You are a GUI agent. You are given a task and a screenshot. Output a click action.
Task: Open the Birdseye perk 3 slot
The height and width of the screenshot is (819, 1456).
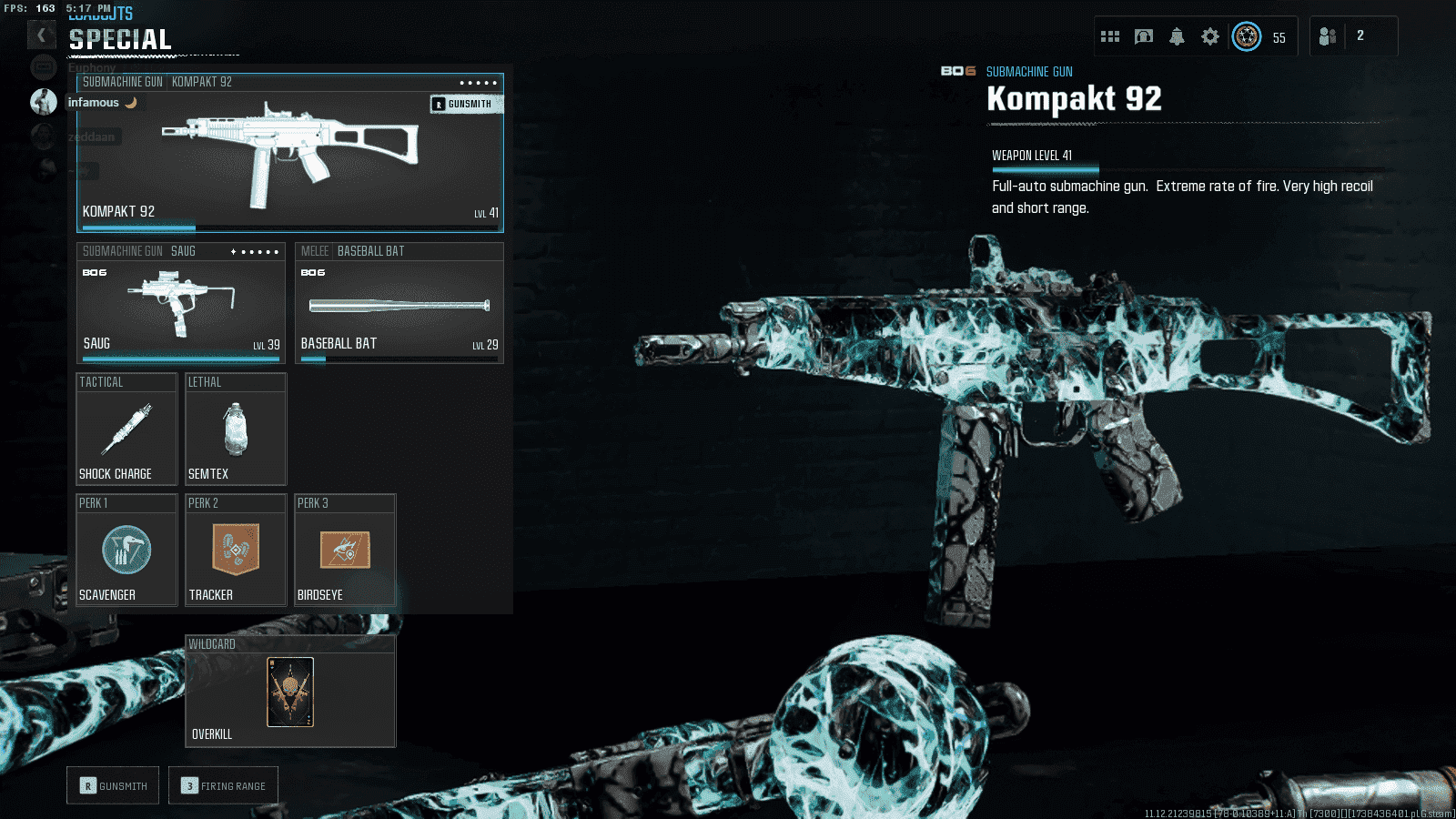click(345, 551)
